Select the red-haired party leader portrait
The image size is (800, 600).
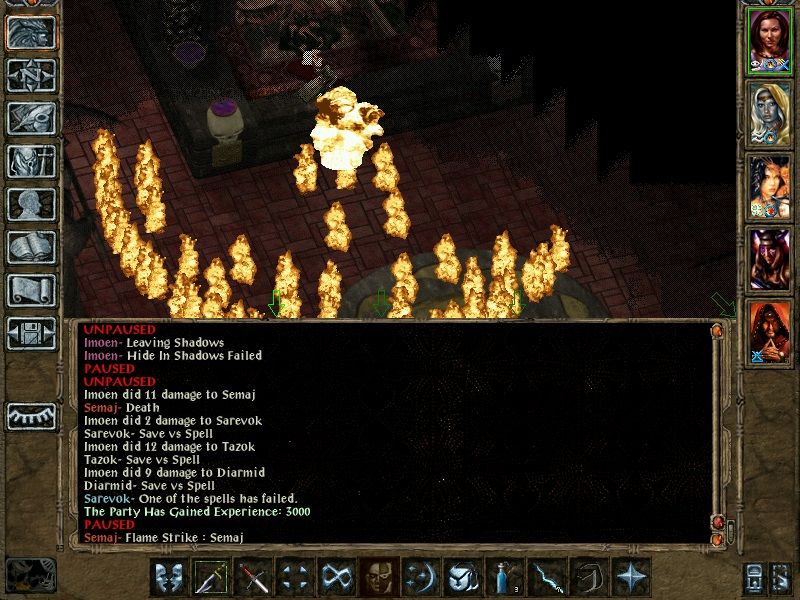[x=769, y=41]
